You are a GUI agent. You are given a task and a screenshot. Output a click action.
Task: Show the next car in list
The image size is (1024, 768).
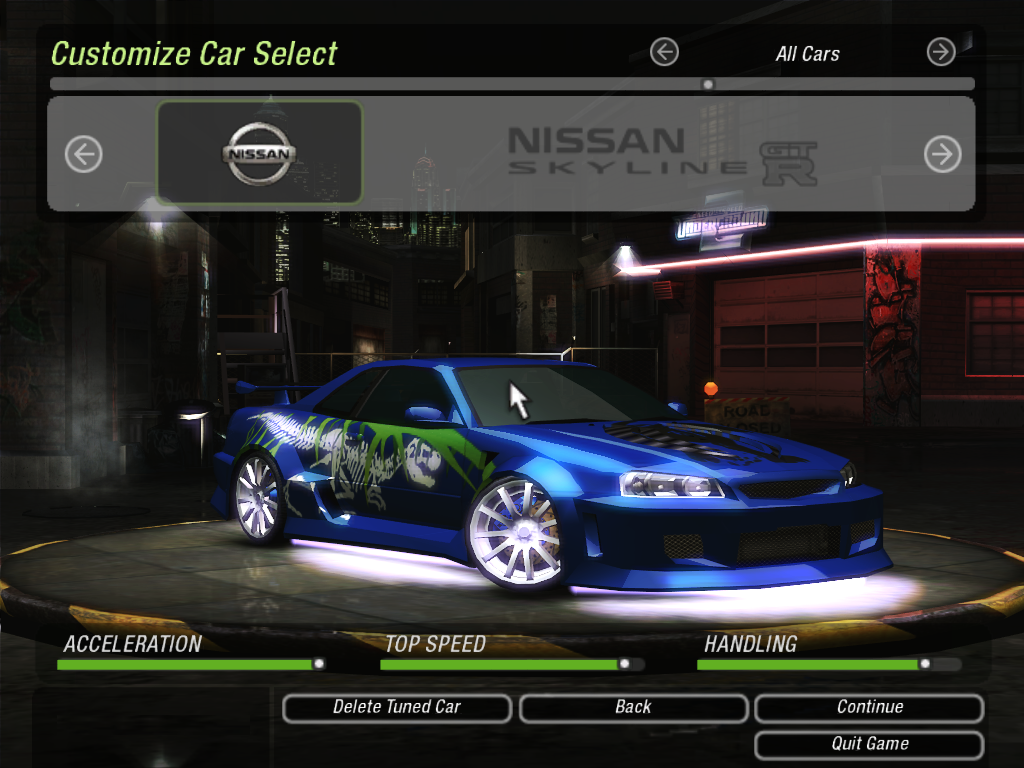point(942,154)
